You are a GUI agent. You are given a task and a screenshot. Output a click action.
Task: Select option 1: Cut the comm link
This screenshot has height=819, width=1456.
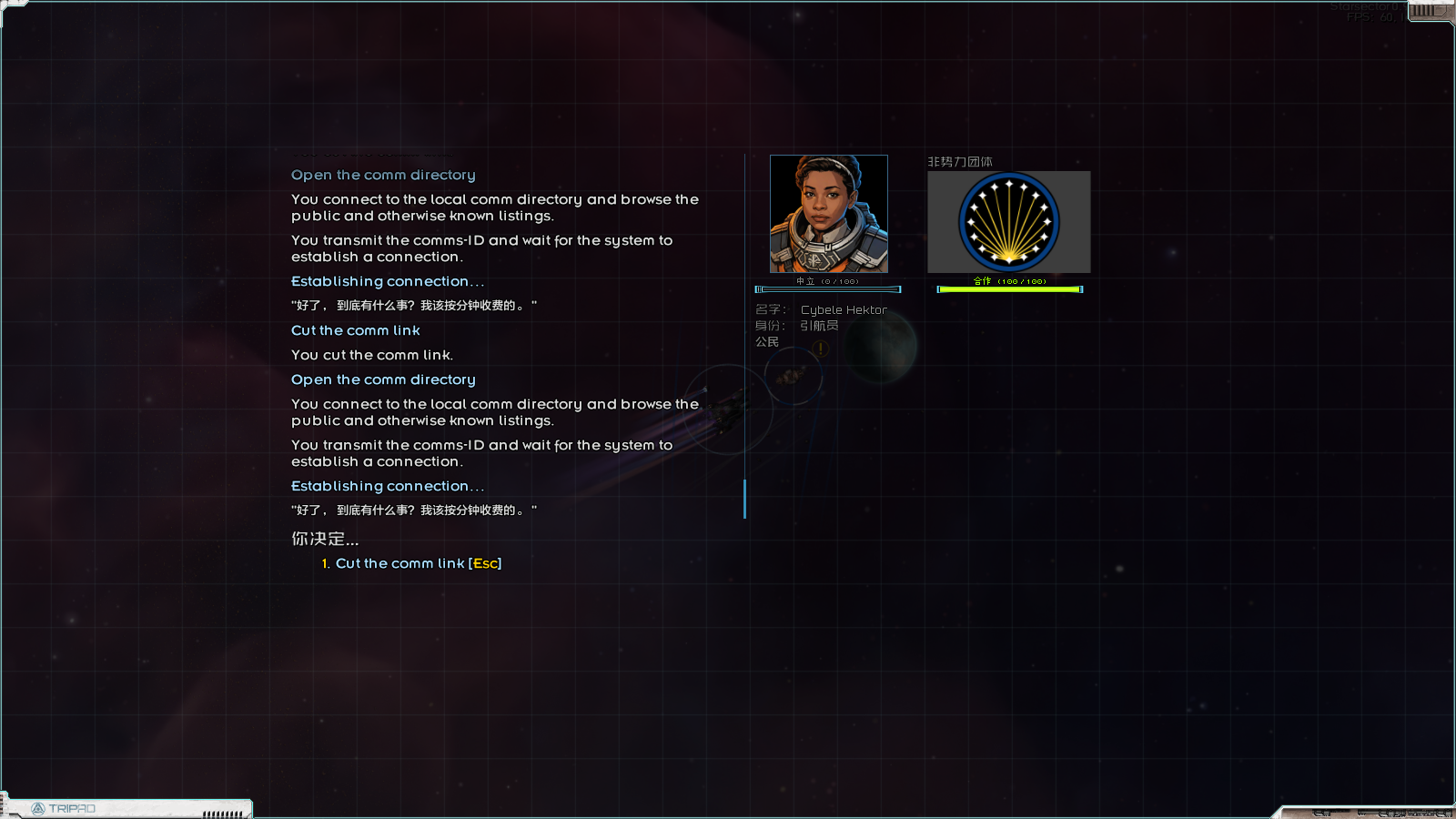[x=411, y=563]
